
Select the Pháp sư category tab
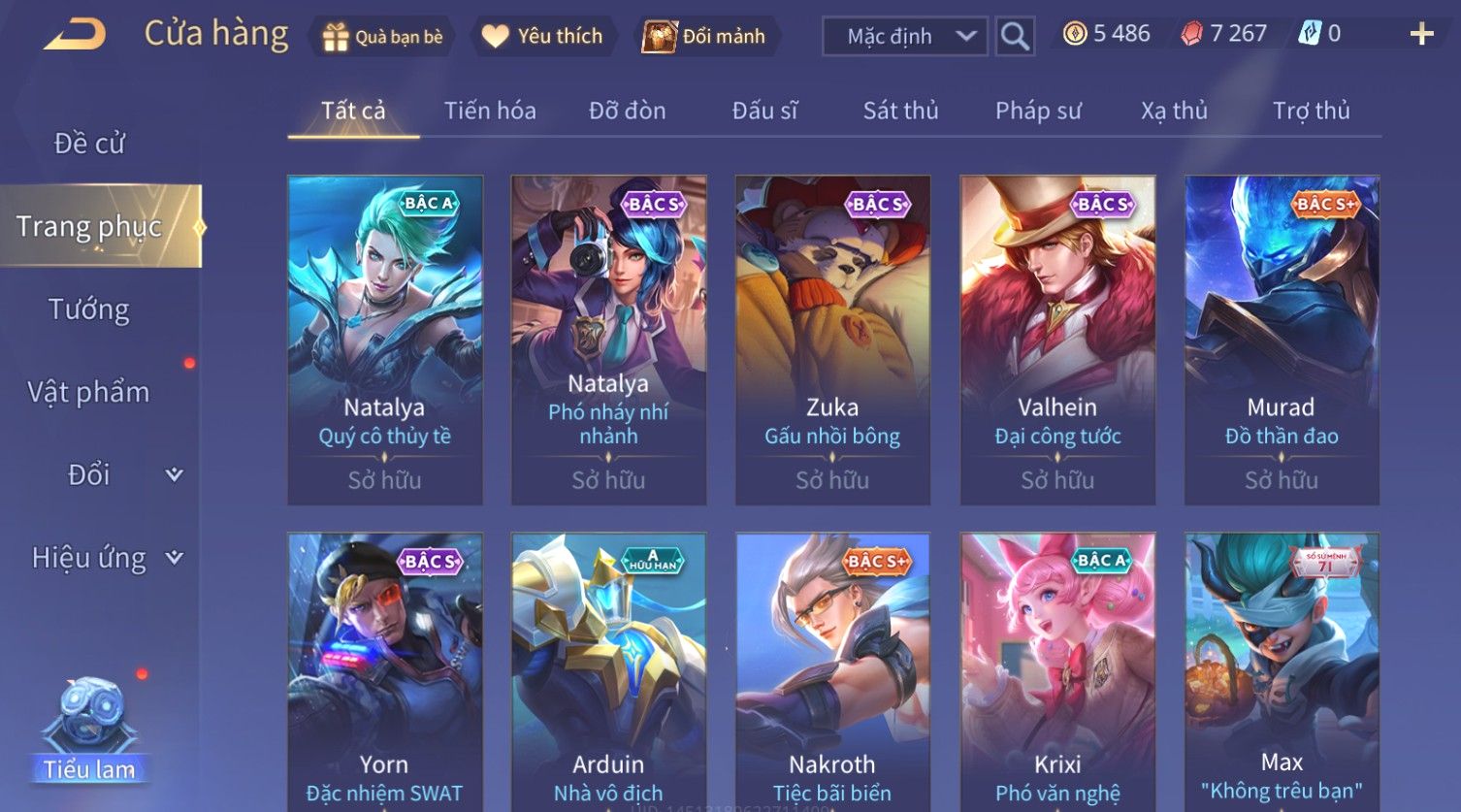coord(1038,111)
